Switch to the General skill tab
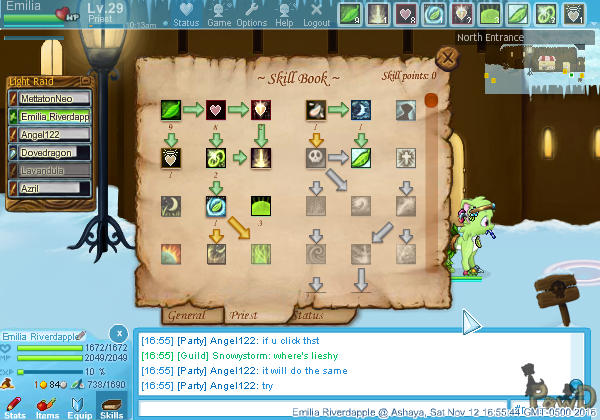This screenshot has width=600, height=420. click(x=186, y=315)
